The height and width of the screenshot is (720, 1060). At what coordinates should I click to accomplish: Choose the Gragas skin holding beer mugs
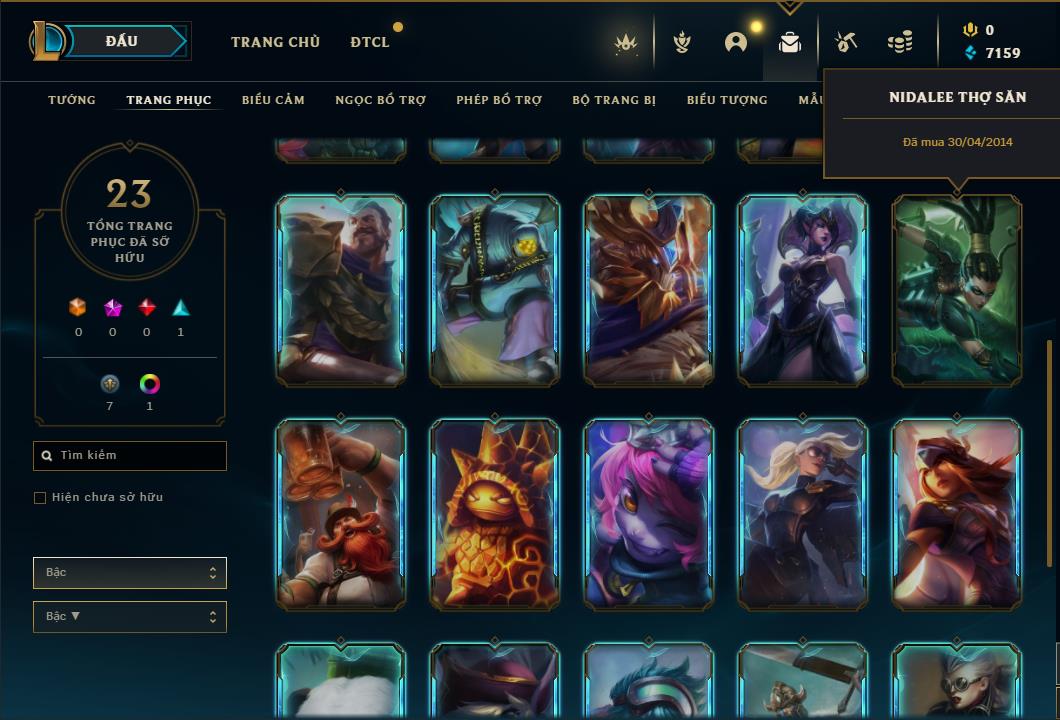coord(341,514)
